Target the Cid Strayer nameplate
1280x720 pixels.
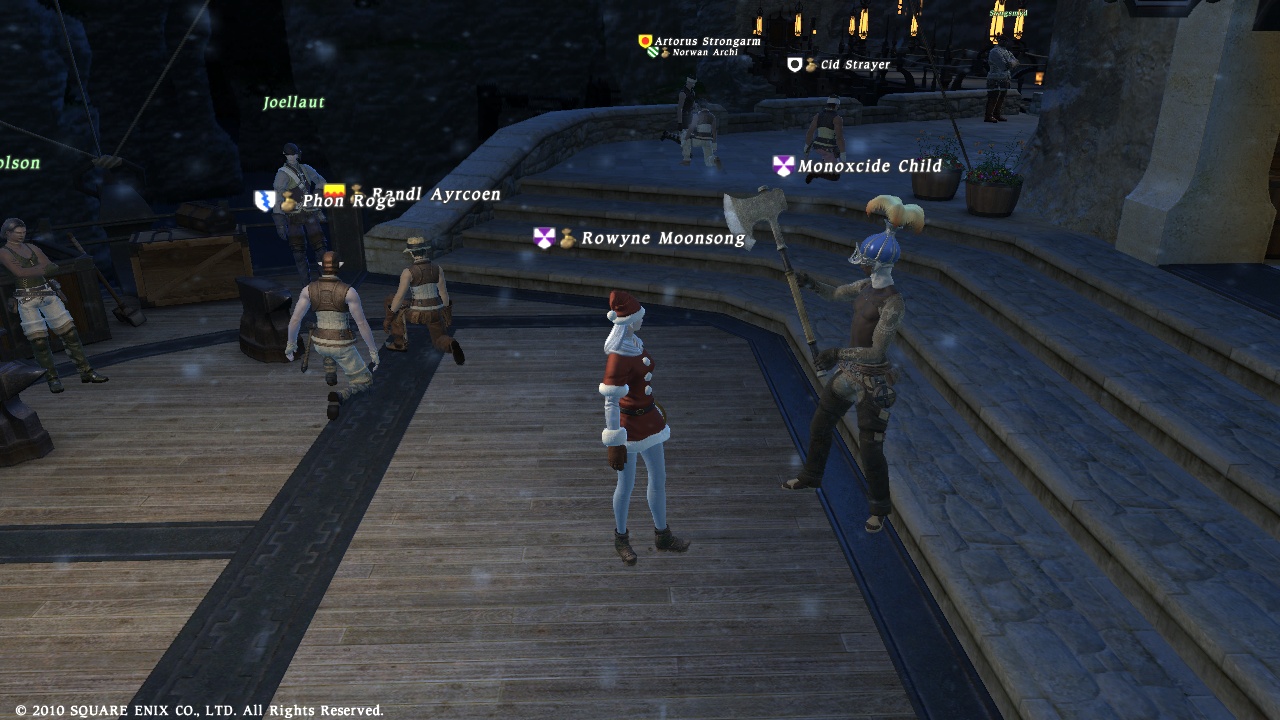click(855, 65)
